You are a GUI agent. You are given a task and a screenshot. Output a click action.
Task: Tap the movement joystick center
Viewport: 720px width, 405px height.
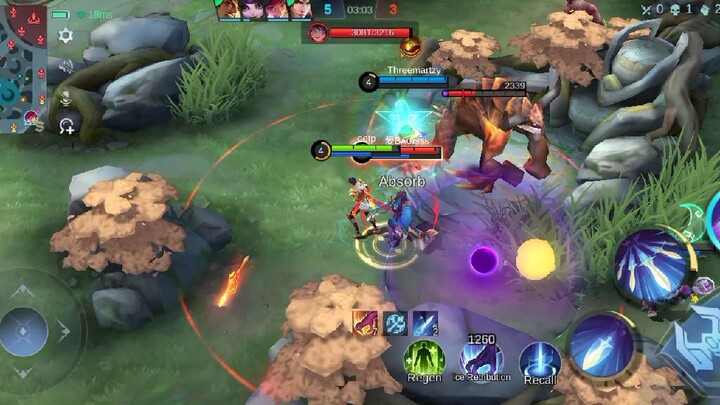(24, 331)
